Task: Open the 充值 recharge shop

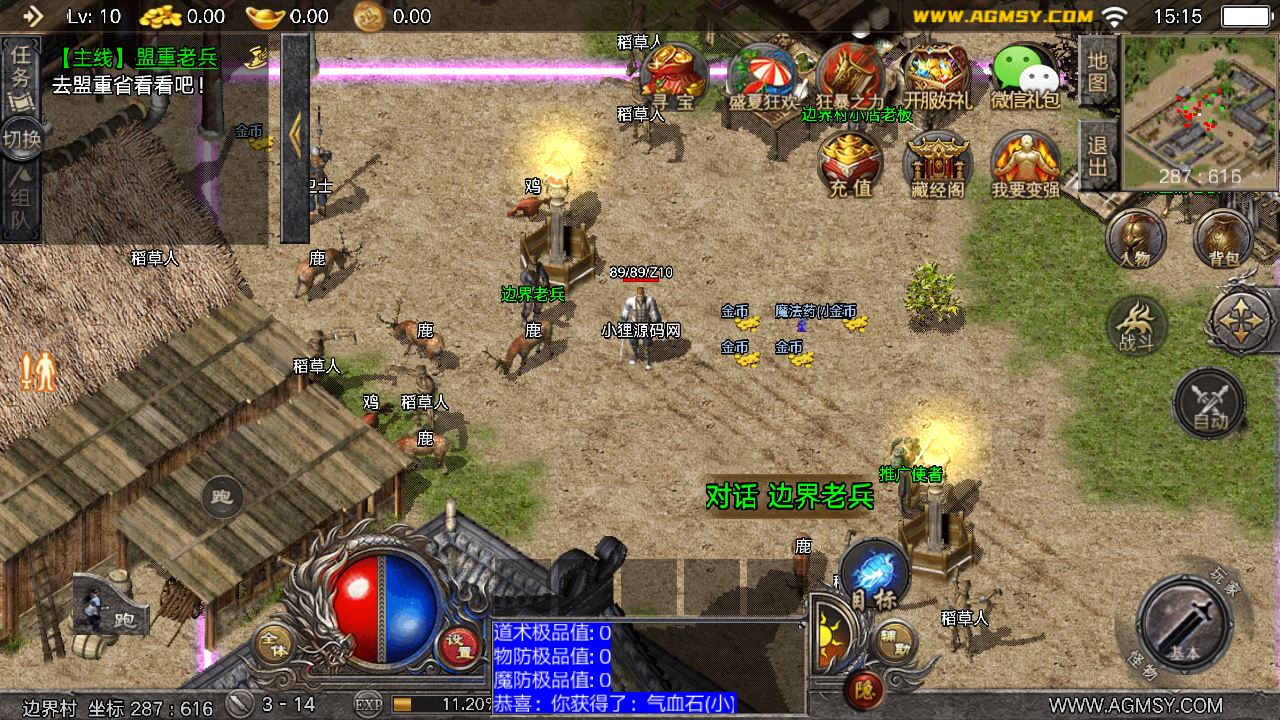Action: click(850, 163)
